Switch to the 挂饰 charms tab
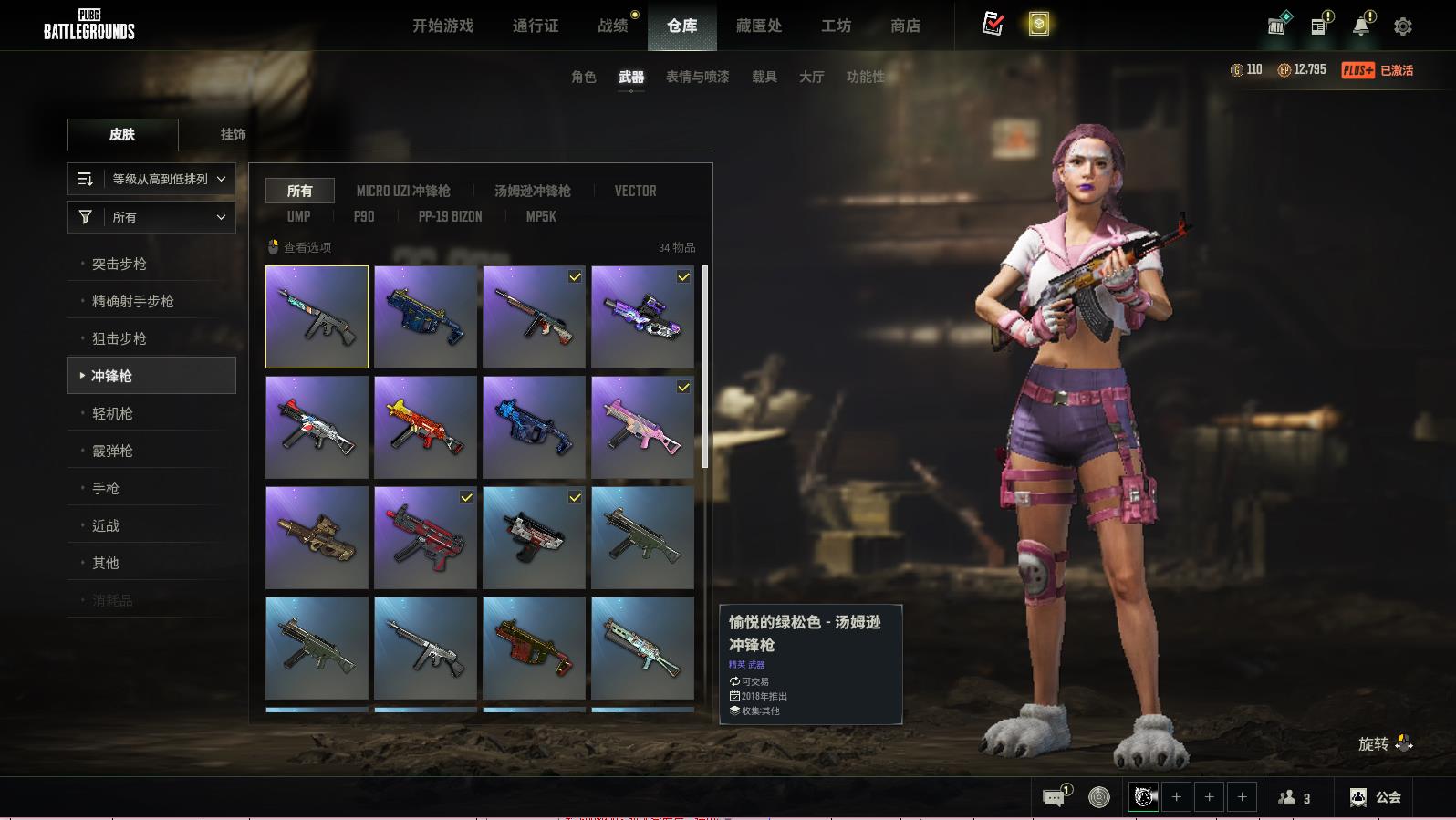This screenshot has width=1456, height=820. coord(233,134)
